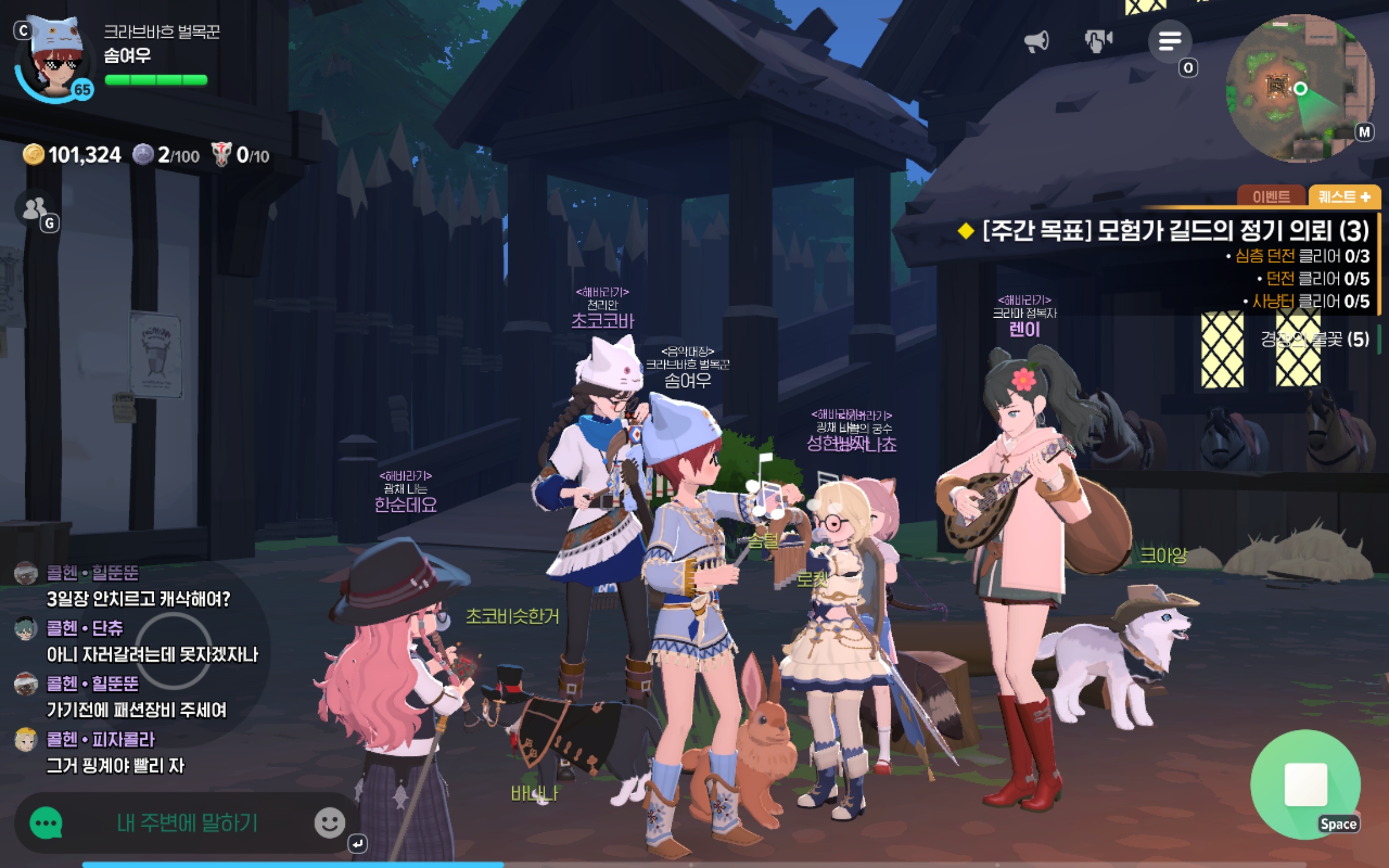Click the chat input field 내 주변에 말하기

(187, 823)
